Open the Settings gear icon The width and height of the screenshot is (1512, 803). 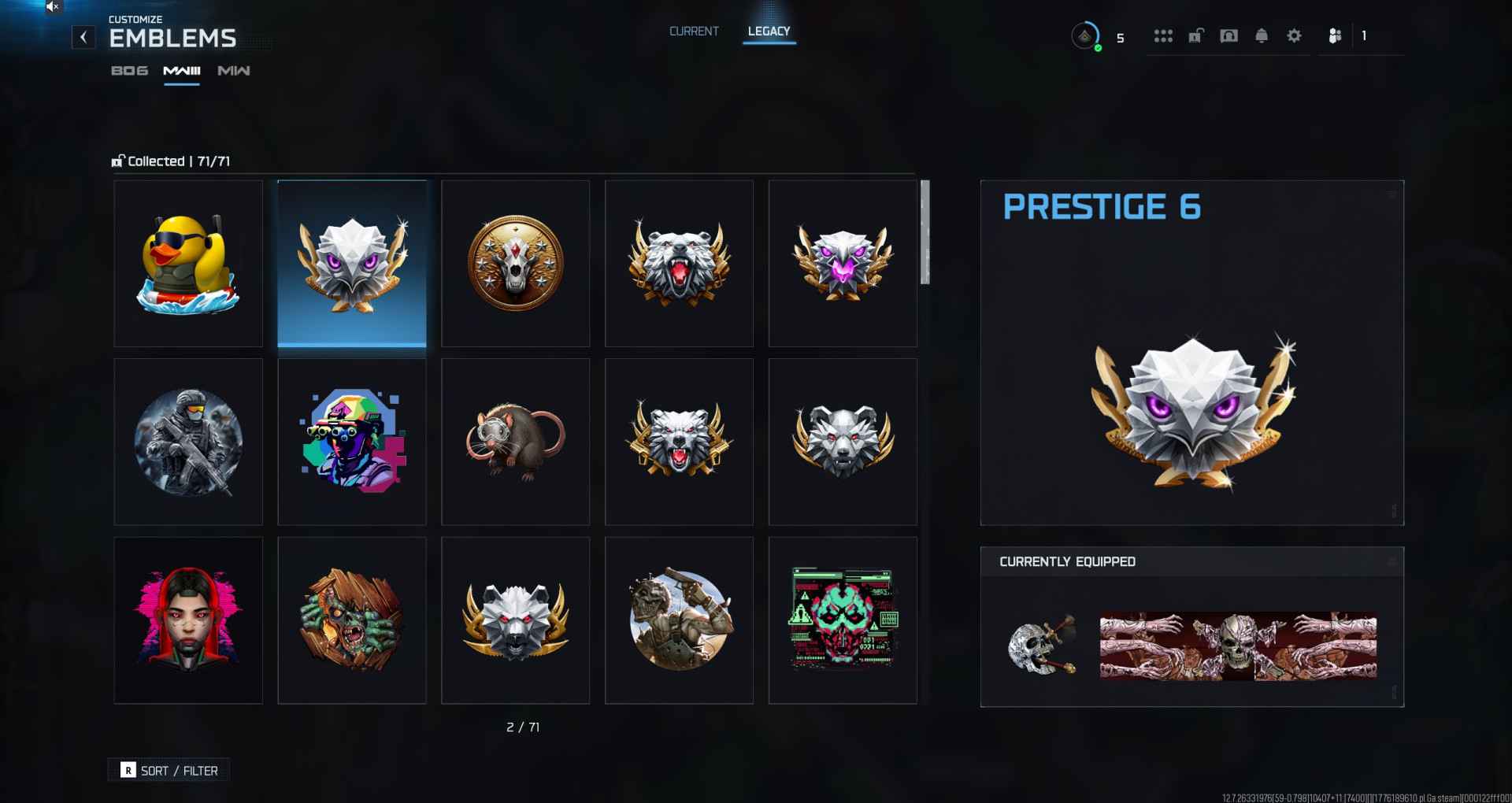(x=1294, y=36)
